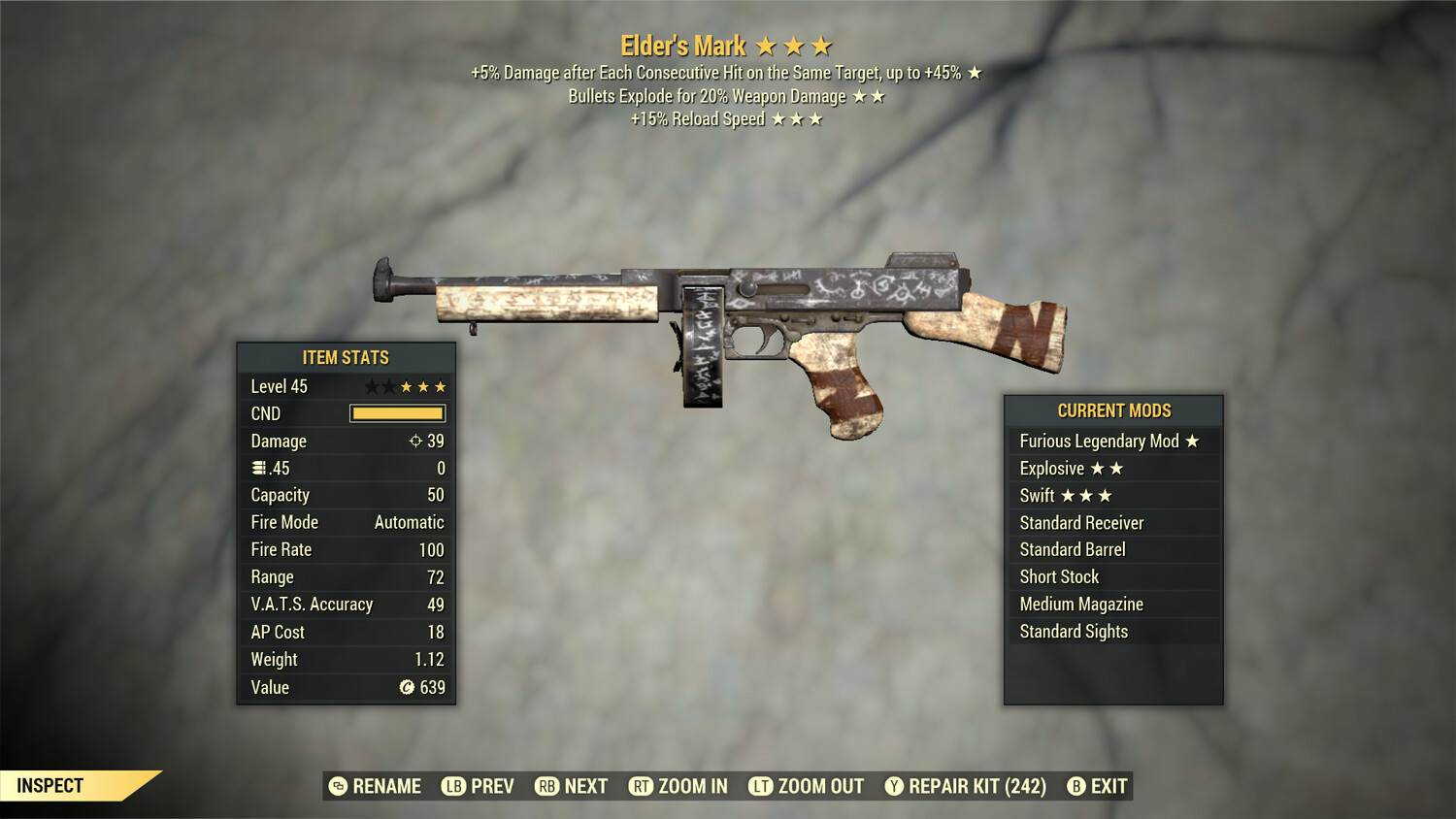The height and width of the screenshot is (819, 1456).
Task: Click the star reload icon beside +15% Reload Speed
Action: pos(796,118)
